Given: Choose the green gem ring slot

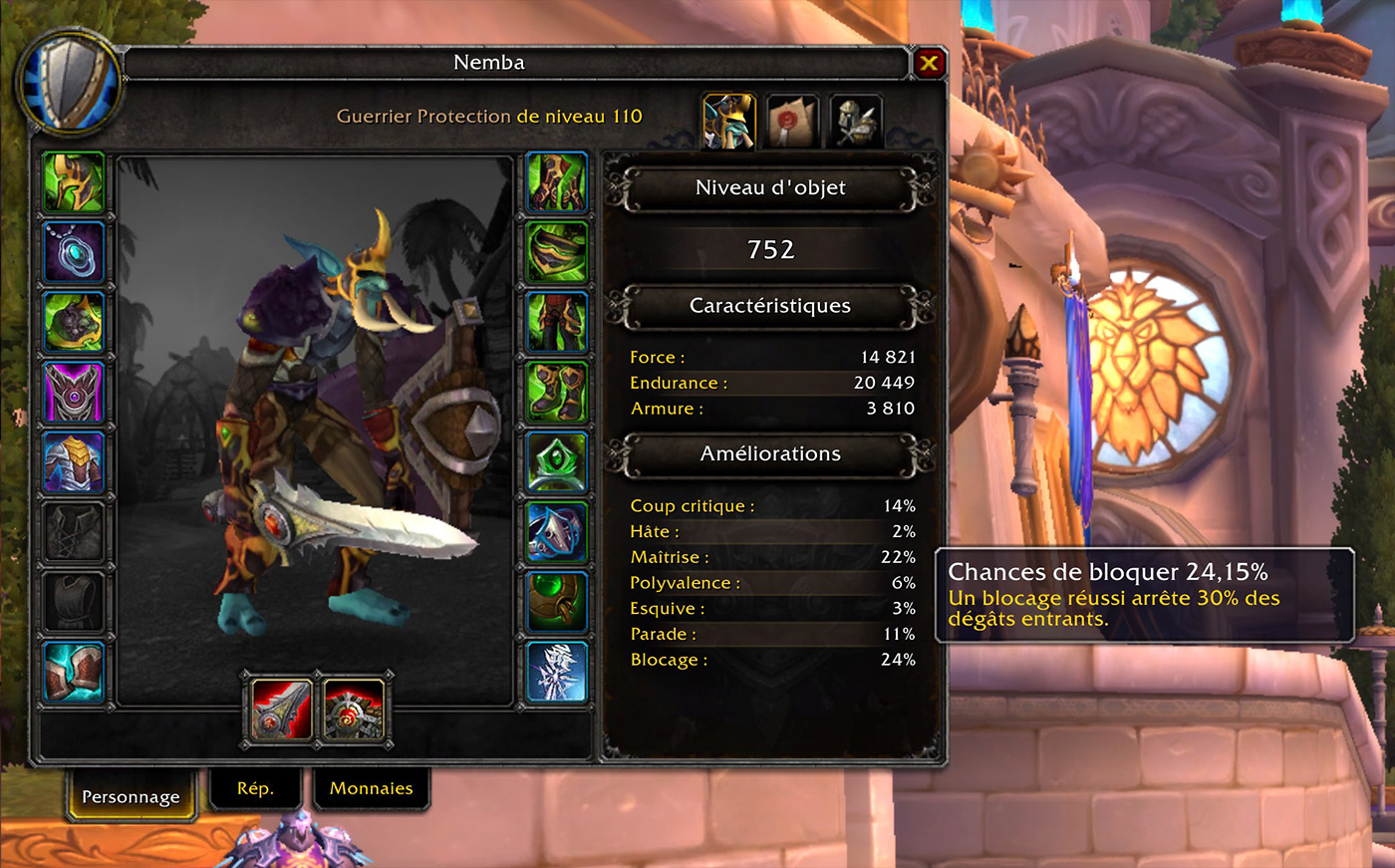Looking at the screenshot, I should point(556,461).
